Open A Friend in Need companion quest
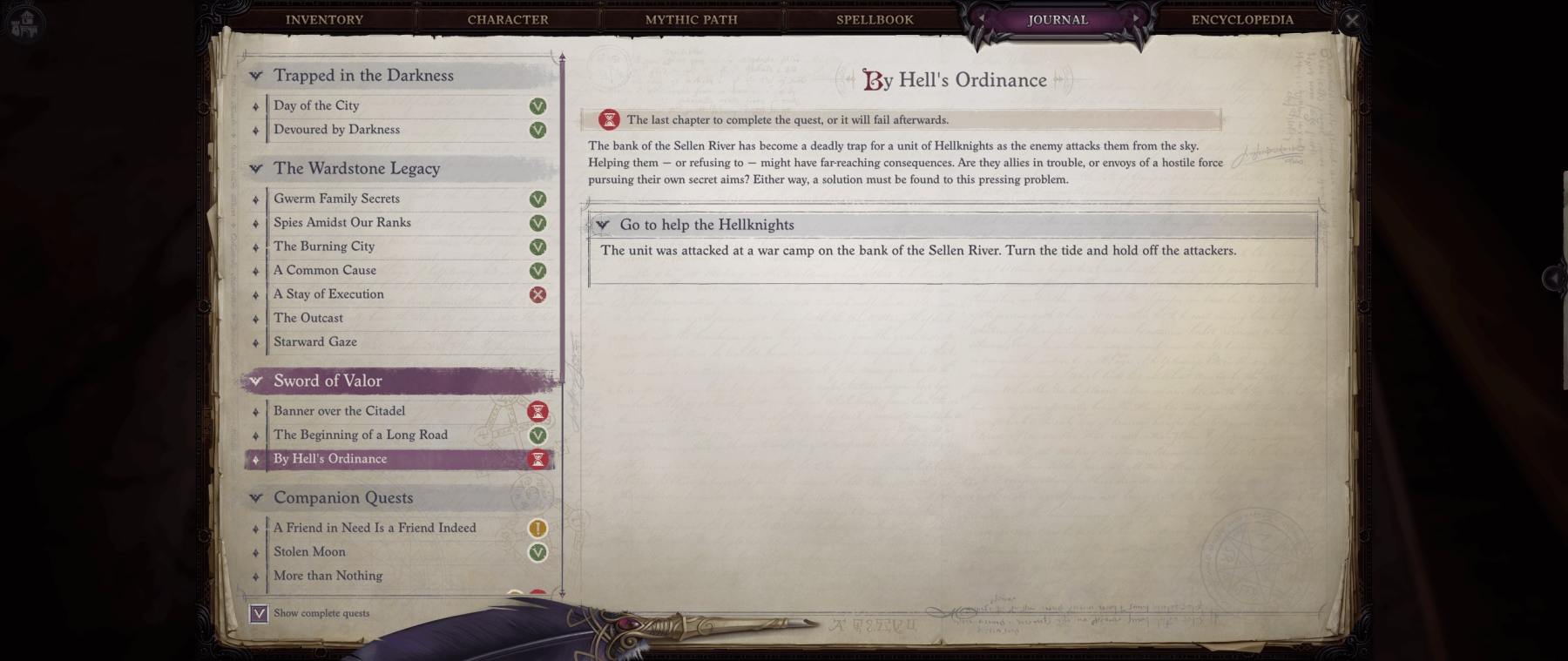 tap(375, 528)
